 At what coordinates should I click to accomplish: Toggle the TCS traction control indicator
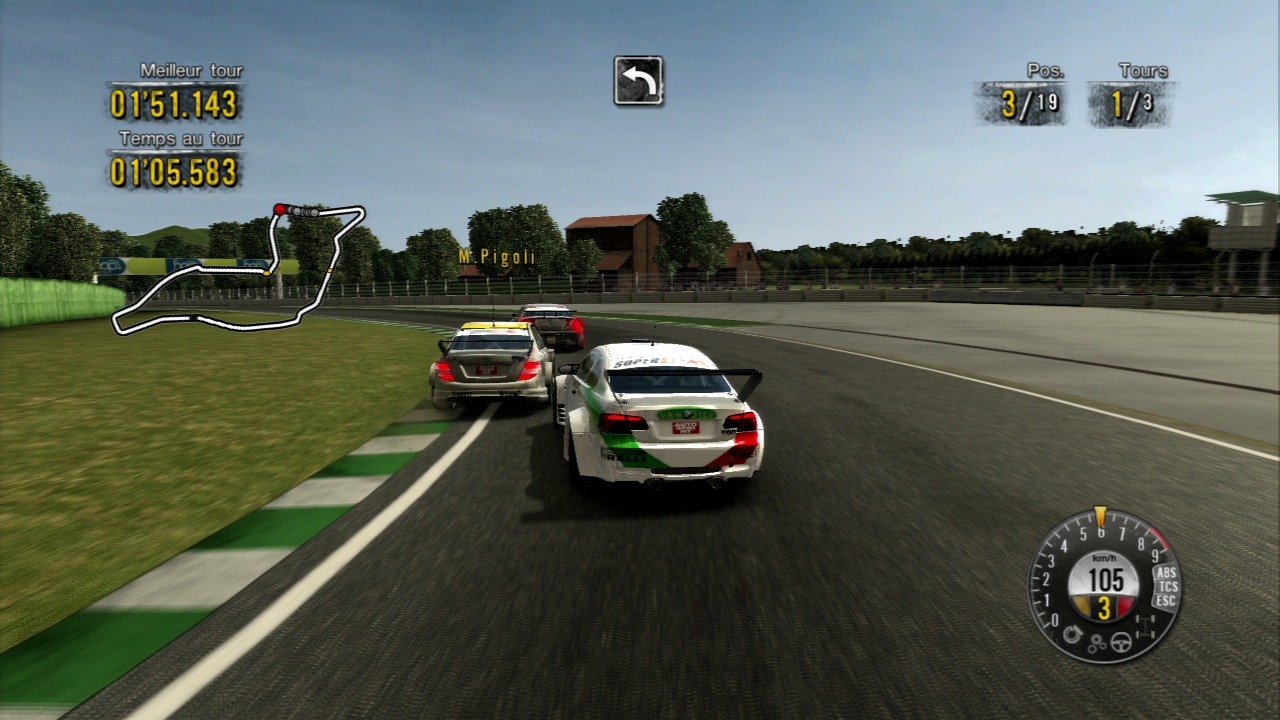coord(1167,586)
